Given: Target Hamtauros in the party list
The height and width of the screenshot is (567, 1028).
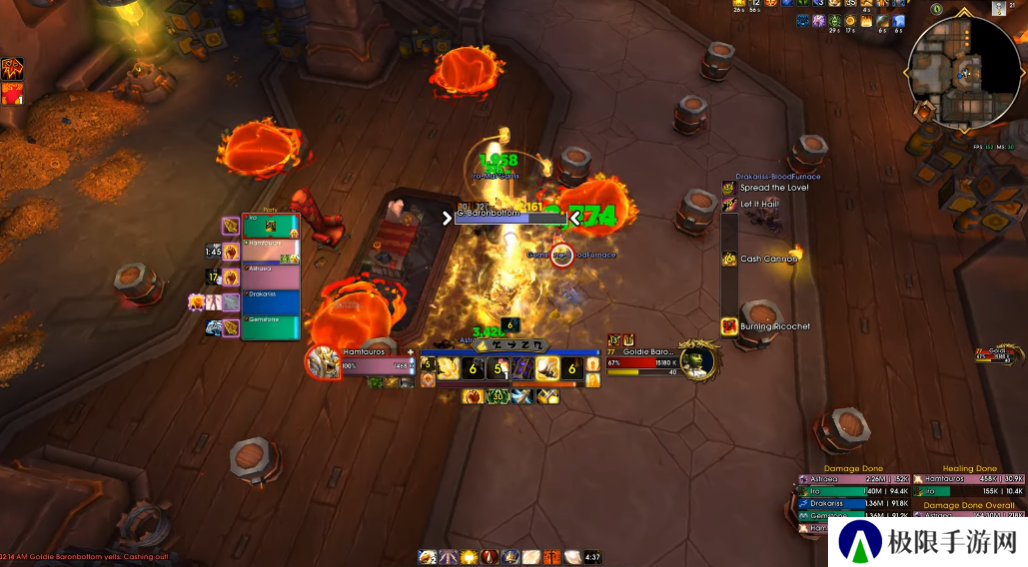Looking at the screenshot, I should tap(270, 251).
